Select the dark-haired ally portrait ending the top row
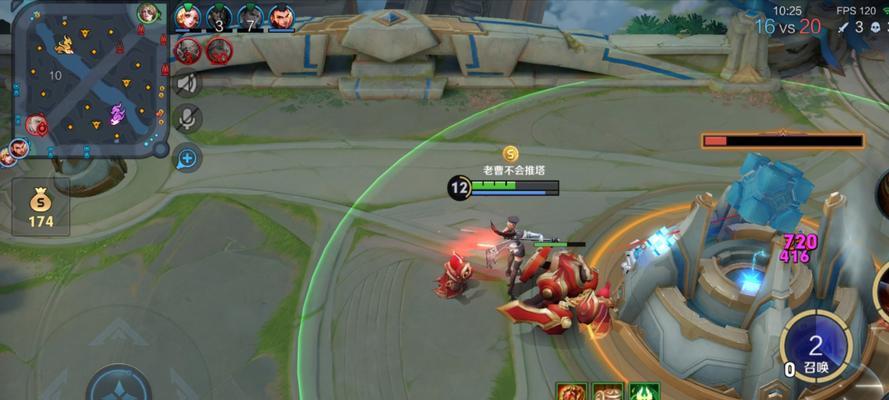This screenshot has height=400, width=889. pyautogui.click(x=282, y=17)
